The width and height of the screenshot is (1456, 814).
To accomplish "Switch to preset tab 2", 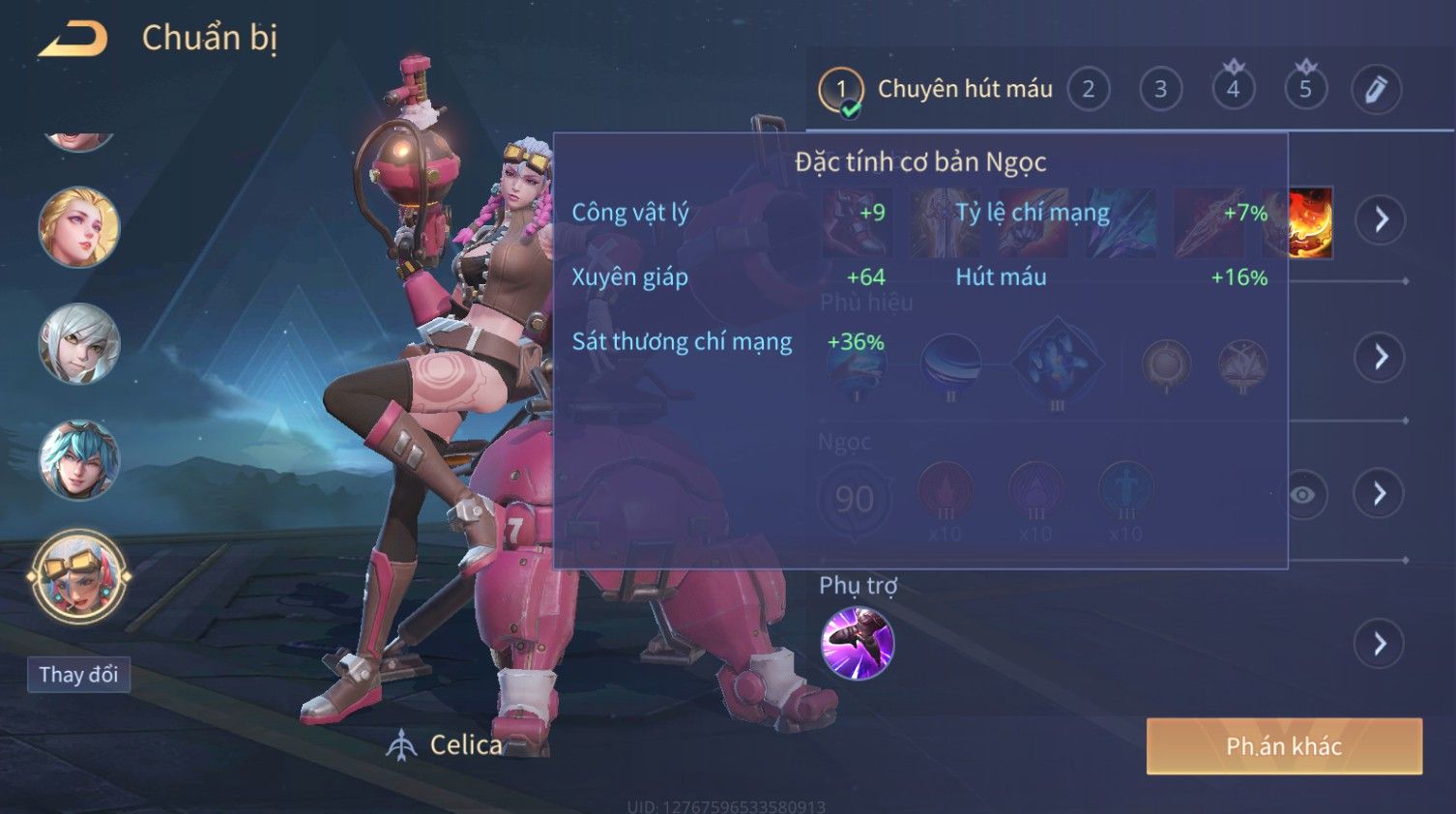I will [1089, 90].
